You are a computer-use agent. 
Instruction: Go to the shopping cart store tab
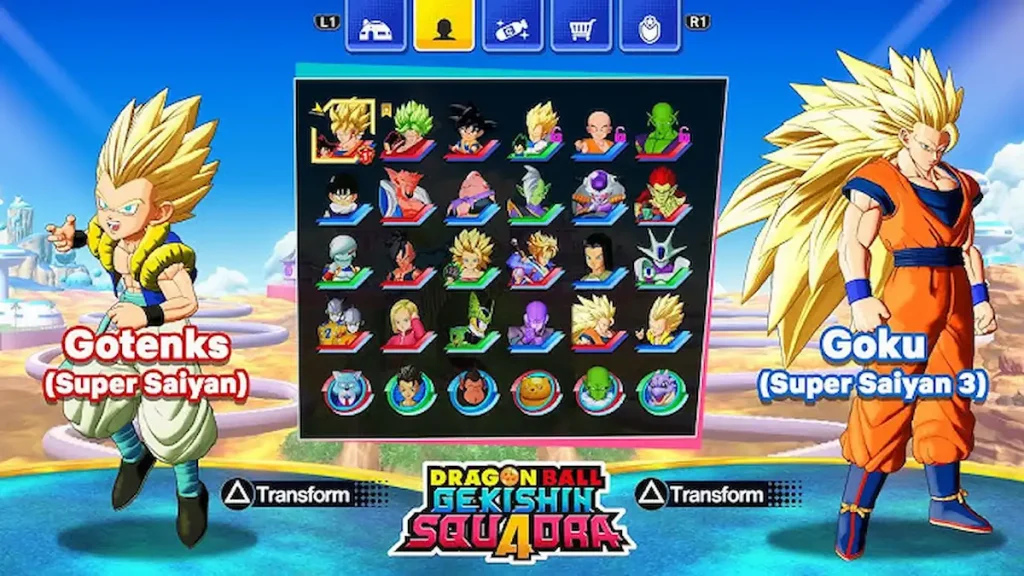tap(582, 27)
